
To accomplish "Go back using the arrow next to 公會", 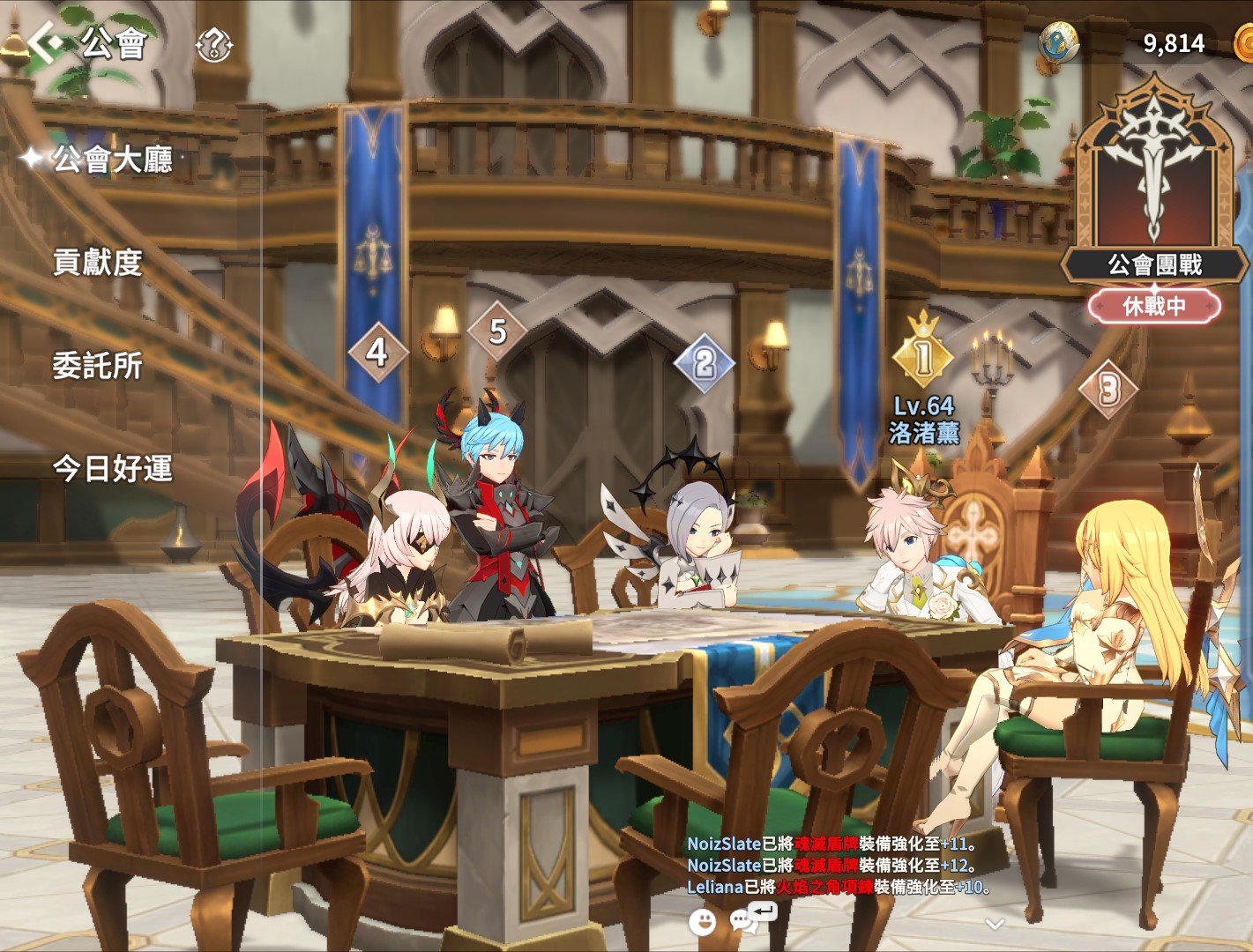I will coord(44,41).
